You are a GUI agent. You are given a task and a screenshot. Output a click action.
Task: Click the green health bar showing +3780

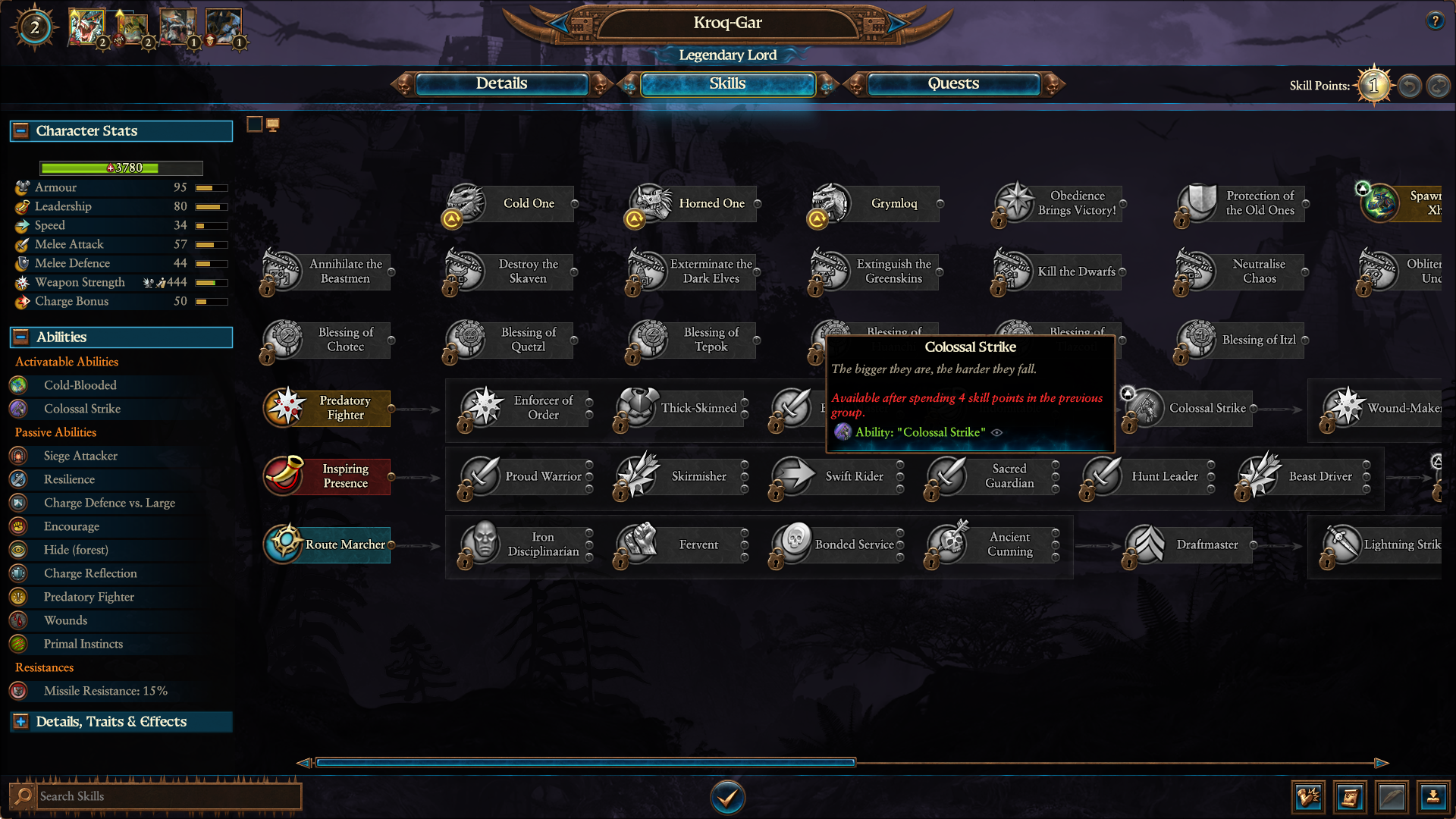(x=120, y=168)
